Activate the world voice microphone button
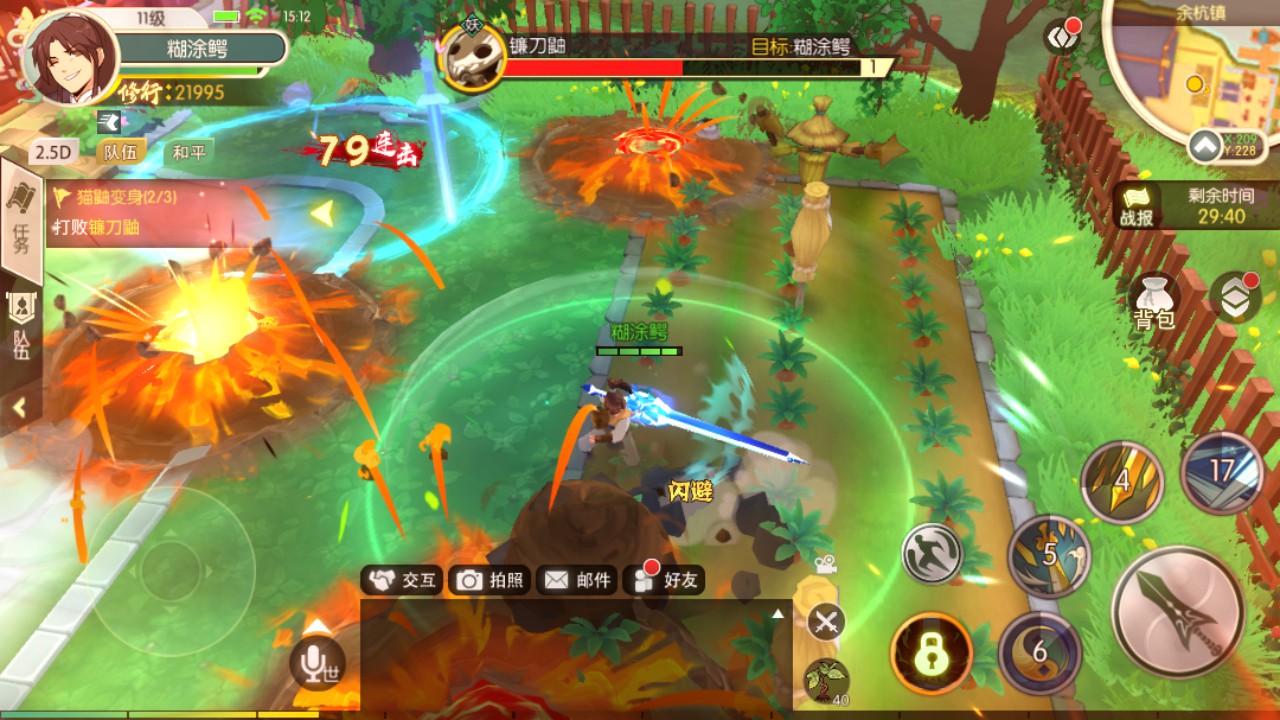Image resolution: width=1280 pixels, height=720 pixels. [x=316, y=662]
